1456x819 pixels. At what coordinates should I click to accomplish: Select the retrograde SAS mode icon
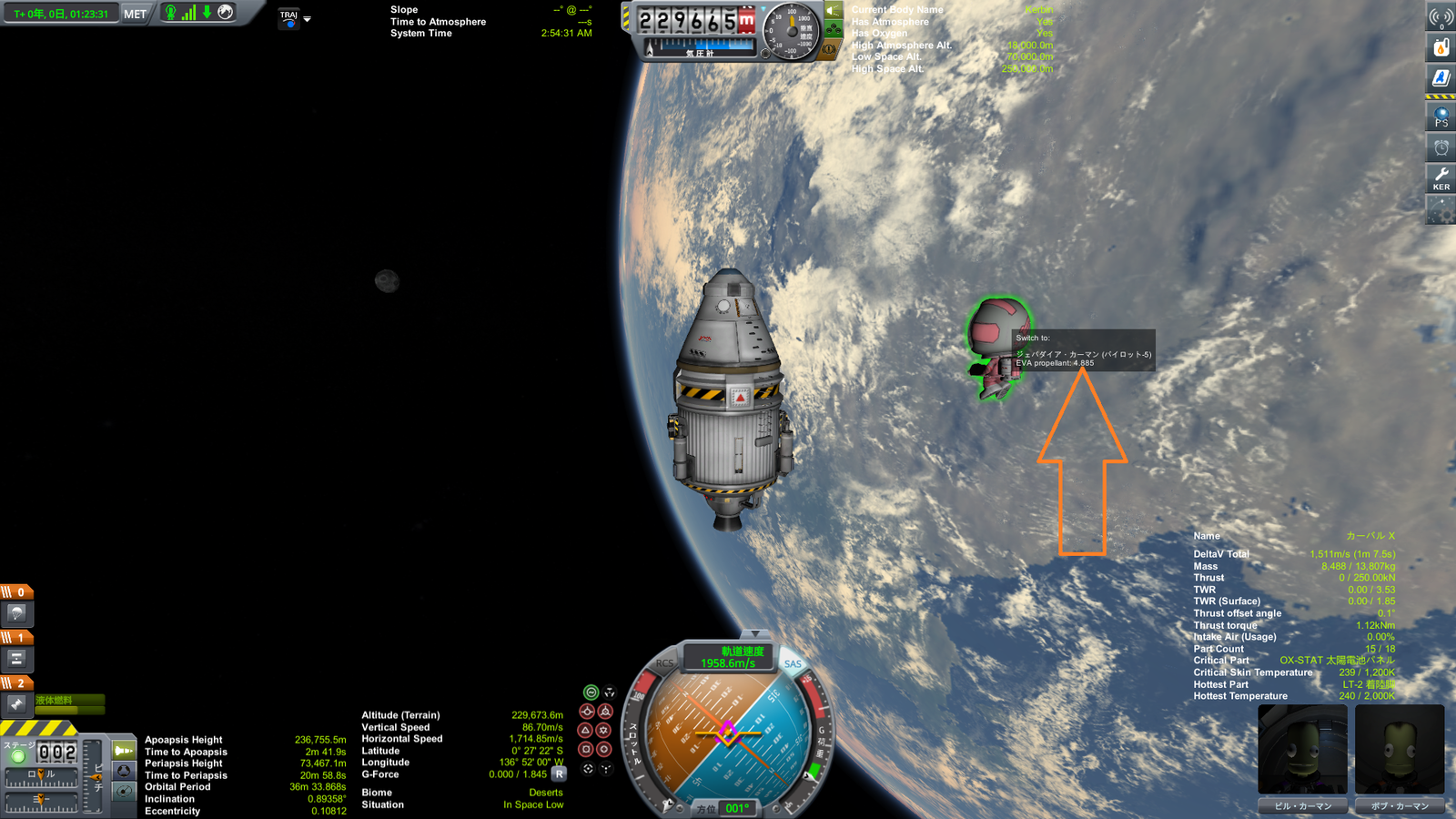coord(604,712)
